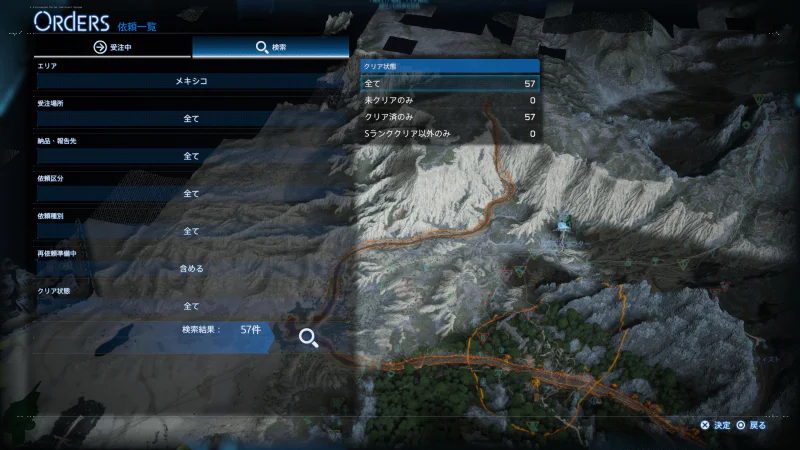The width and height of the screenshot is (800, 450).
Task: Open the 納品・報告先 filter field
Action: click(x=191, y=156)
